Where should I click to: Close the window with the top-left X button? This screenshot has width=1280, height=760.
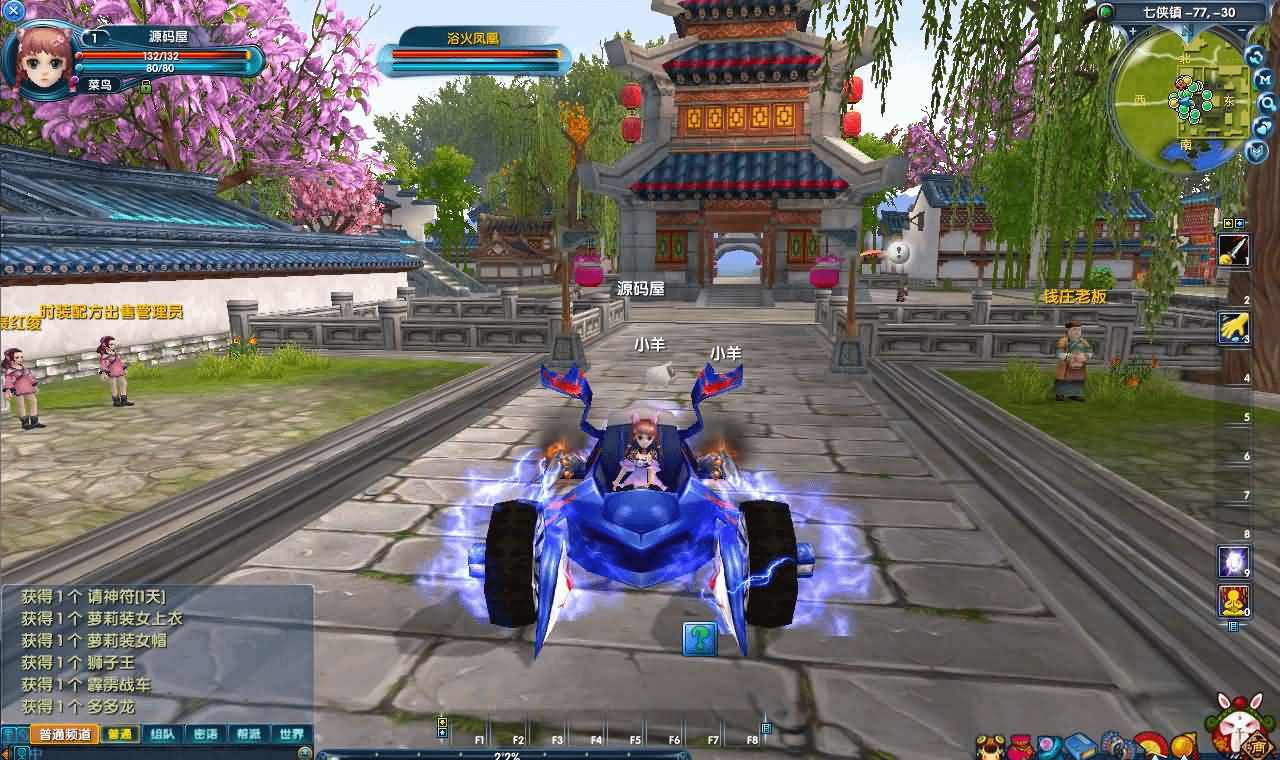click(14, 10)
